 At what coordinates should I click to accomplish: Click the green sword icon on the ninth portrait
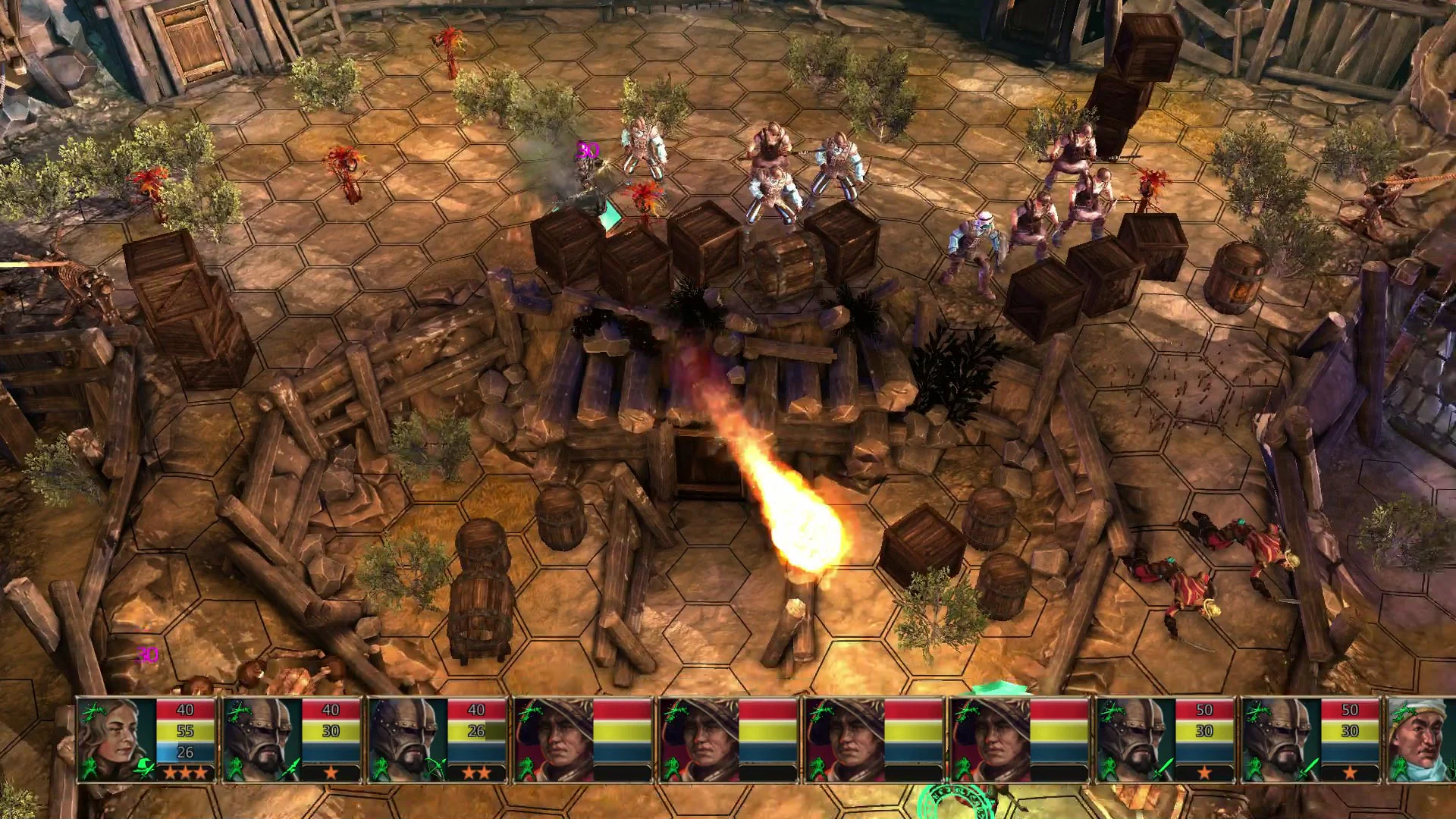click(1165, 770)
